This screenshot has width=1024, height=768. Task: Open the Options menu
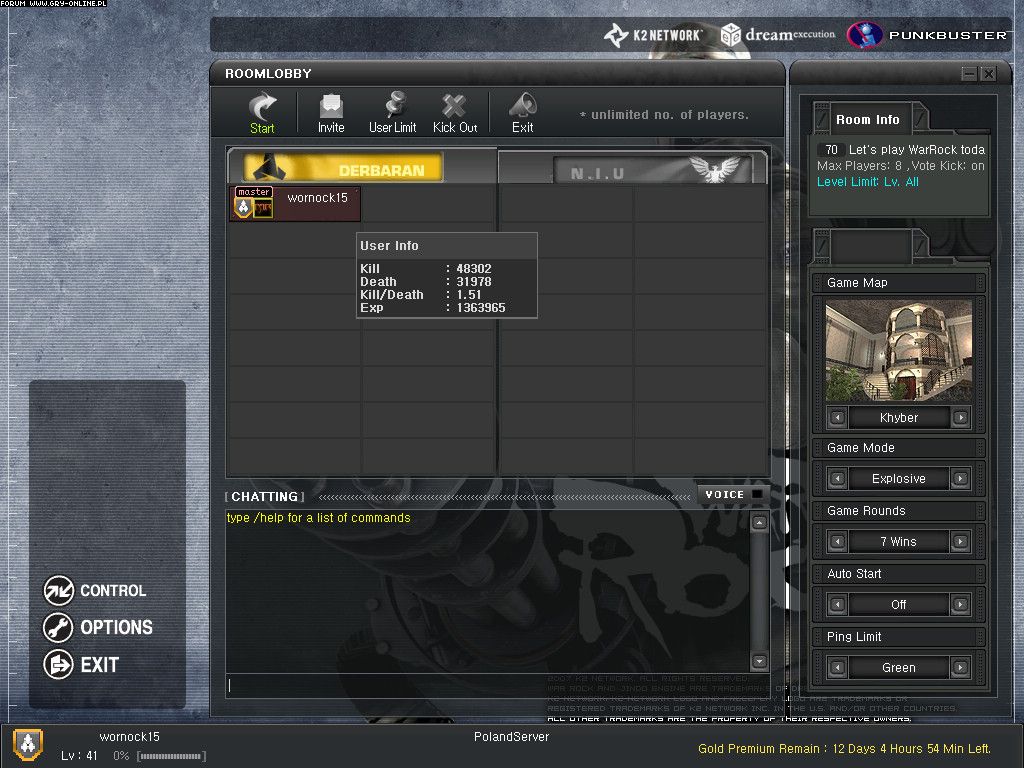tap(98, 628)
